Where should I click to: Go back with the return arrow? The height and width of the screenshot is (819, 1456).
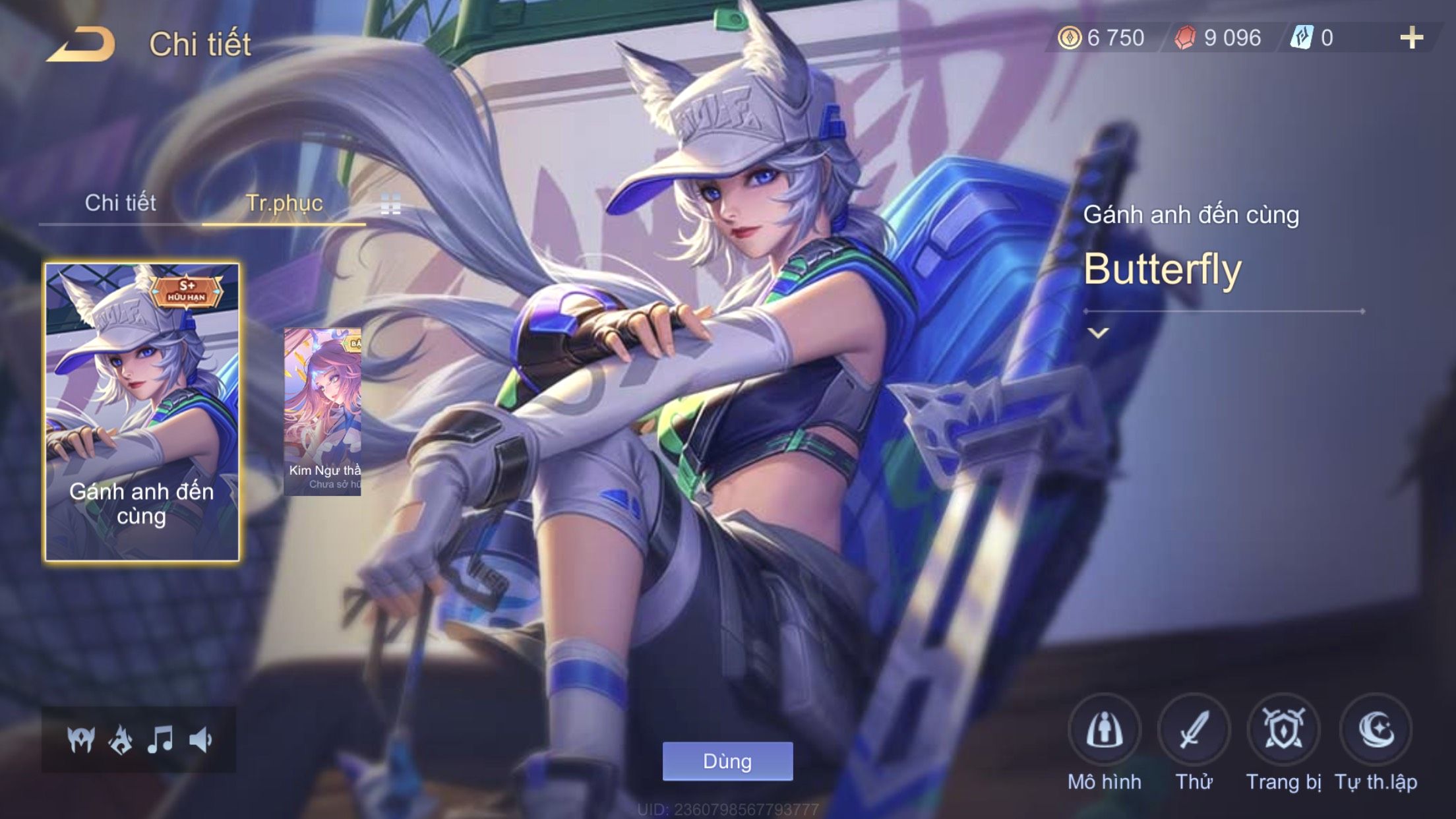click(x=82, y=45)
